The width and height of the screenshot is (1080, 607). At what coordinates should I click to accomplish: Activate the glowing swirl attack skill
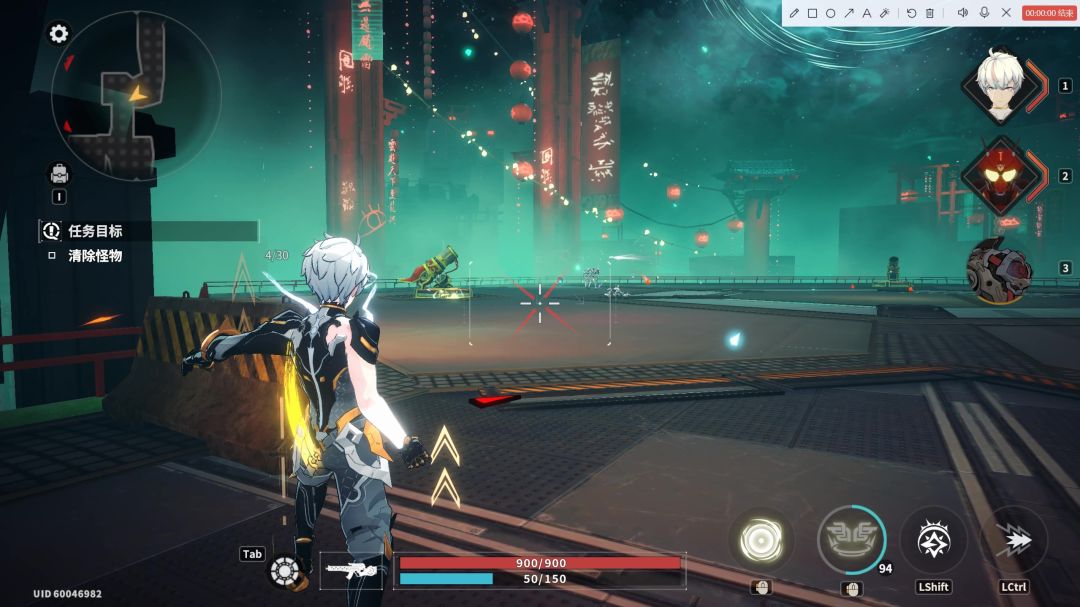[761, 541]
